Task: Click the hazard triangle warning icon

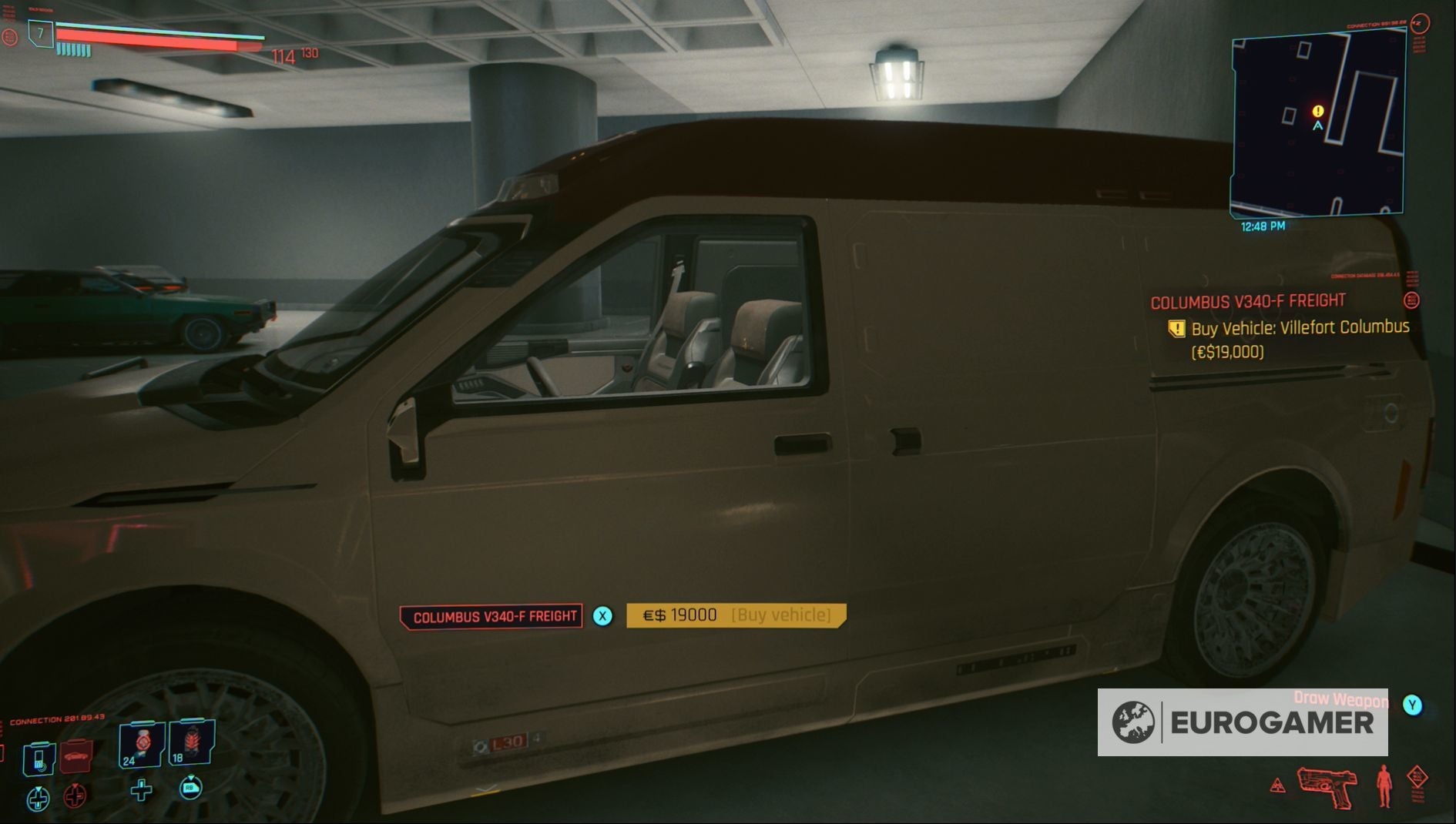Action: coord(1277,785)
